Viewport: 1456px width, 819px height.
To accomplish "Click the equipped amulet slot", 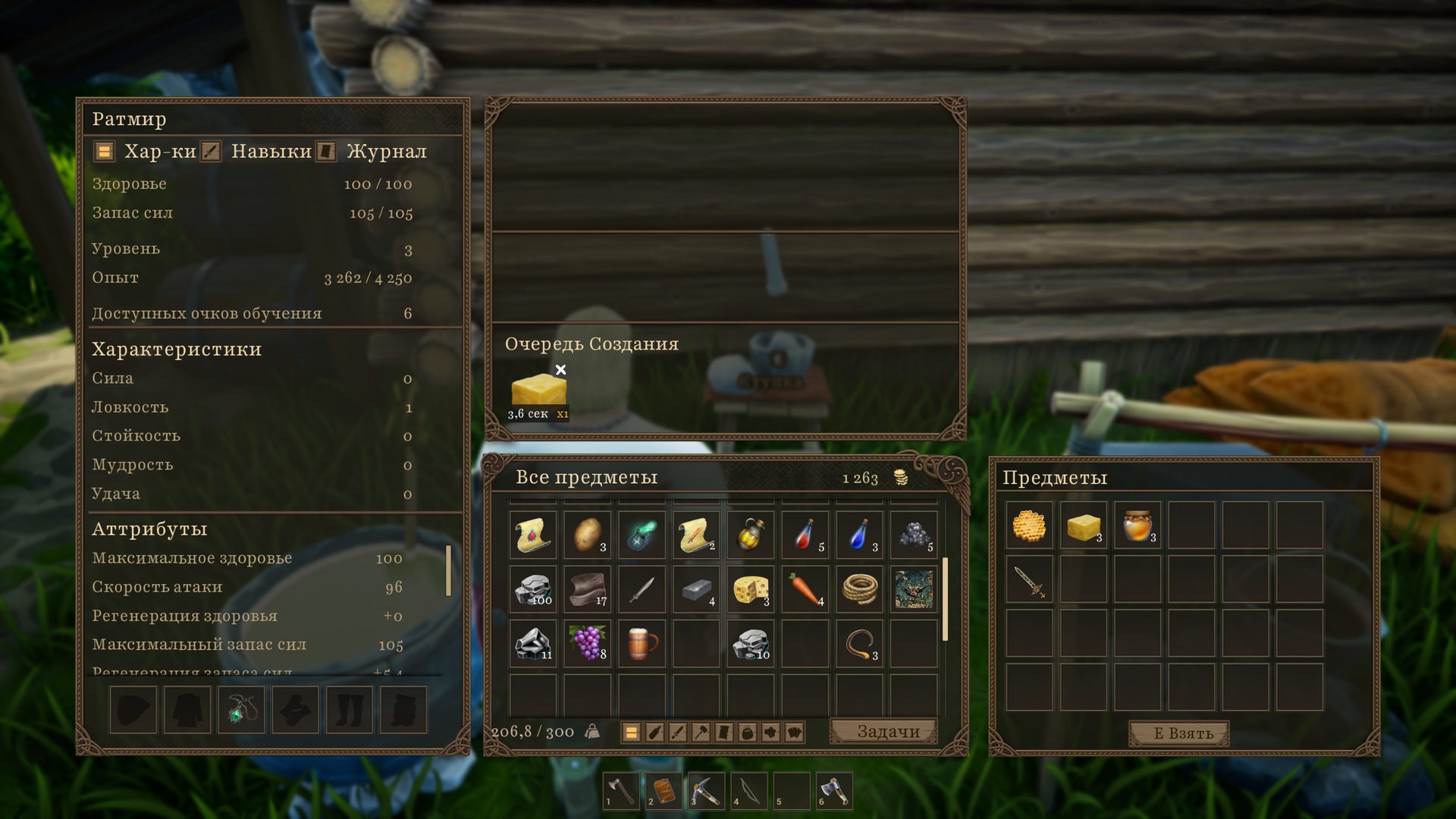I will point(241,711).
